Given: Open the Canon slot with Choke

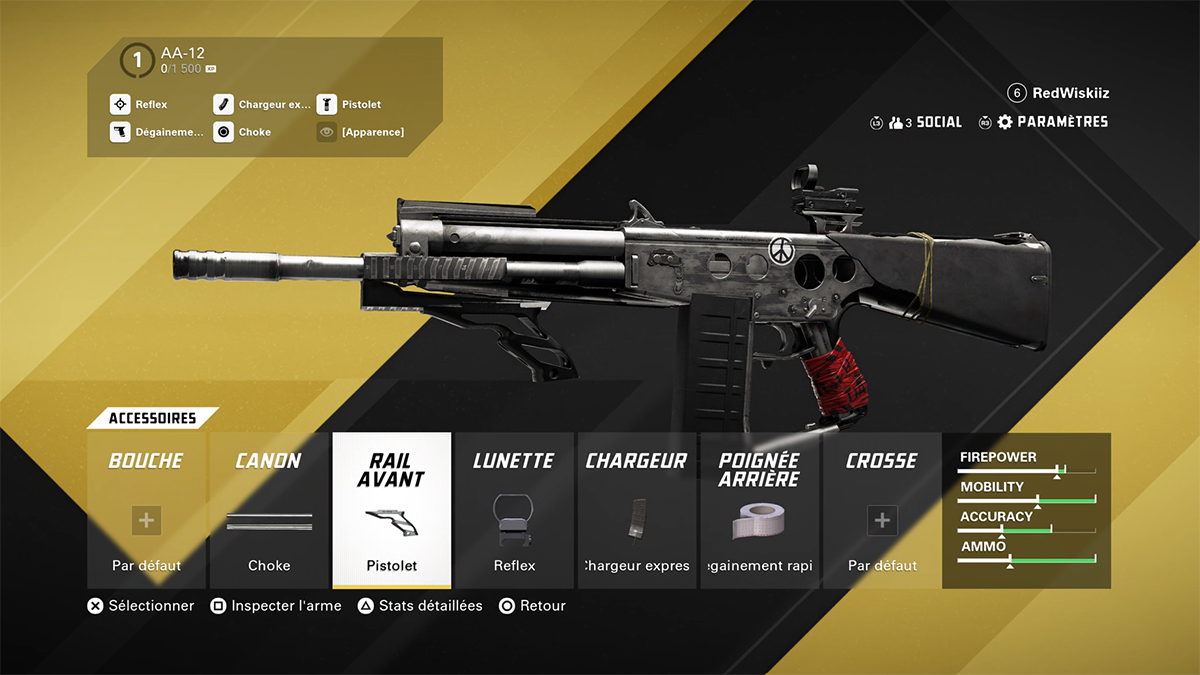Looking at the screenshot, I should tap(268, 511).
